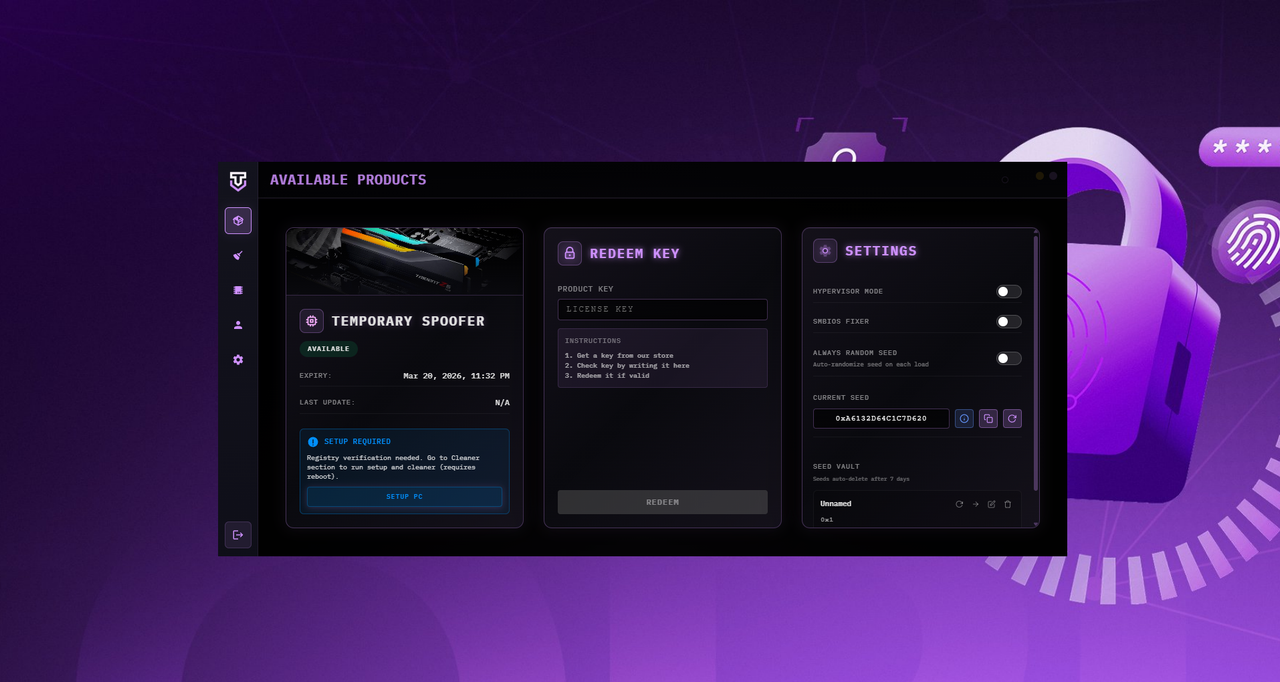
Task: Click the logout icon in the sidebar
Action: (238, 535)
